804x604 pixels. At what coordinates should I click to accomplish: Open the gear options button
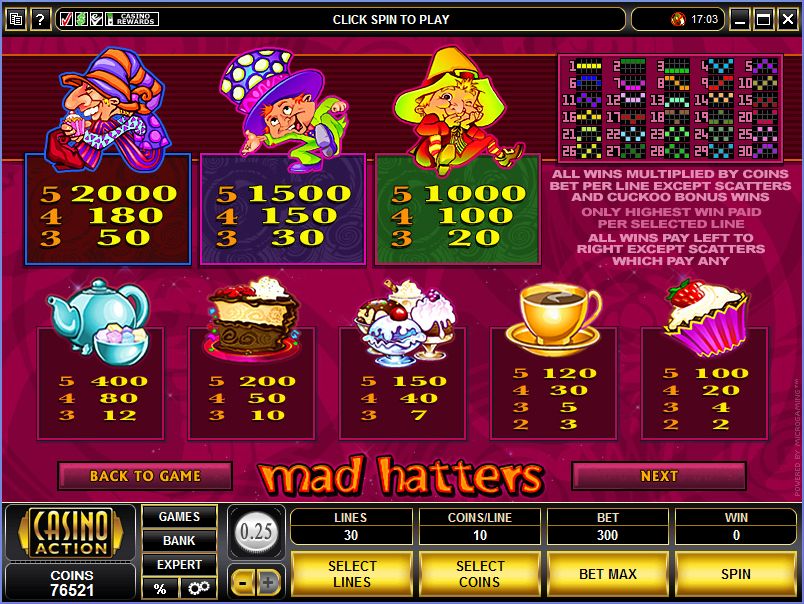coord(197,589)
